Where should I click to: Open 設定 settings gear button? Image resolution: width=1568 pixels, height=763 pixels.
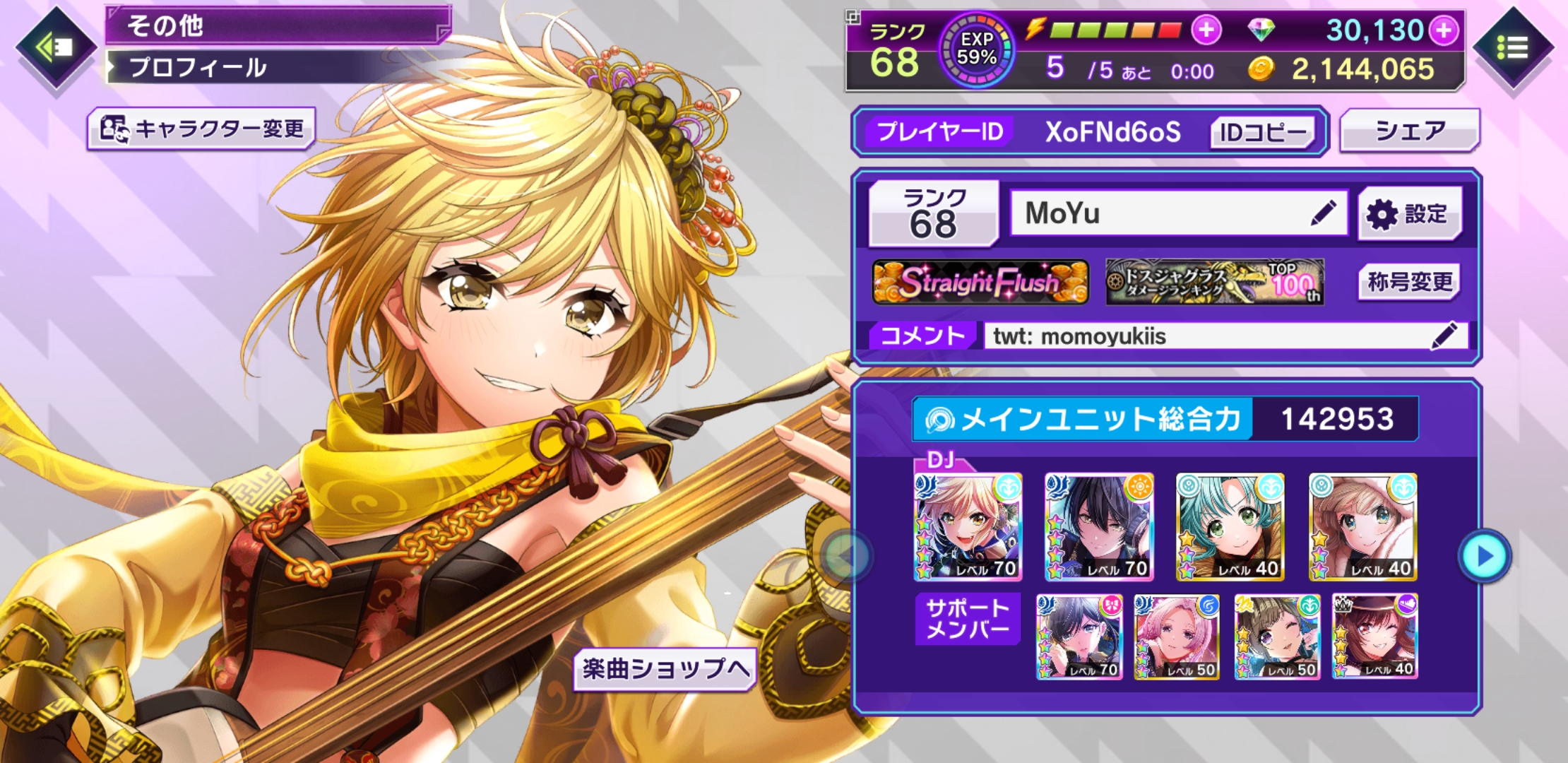click(1409, 213)
